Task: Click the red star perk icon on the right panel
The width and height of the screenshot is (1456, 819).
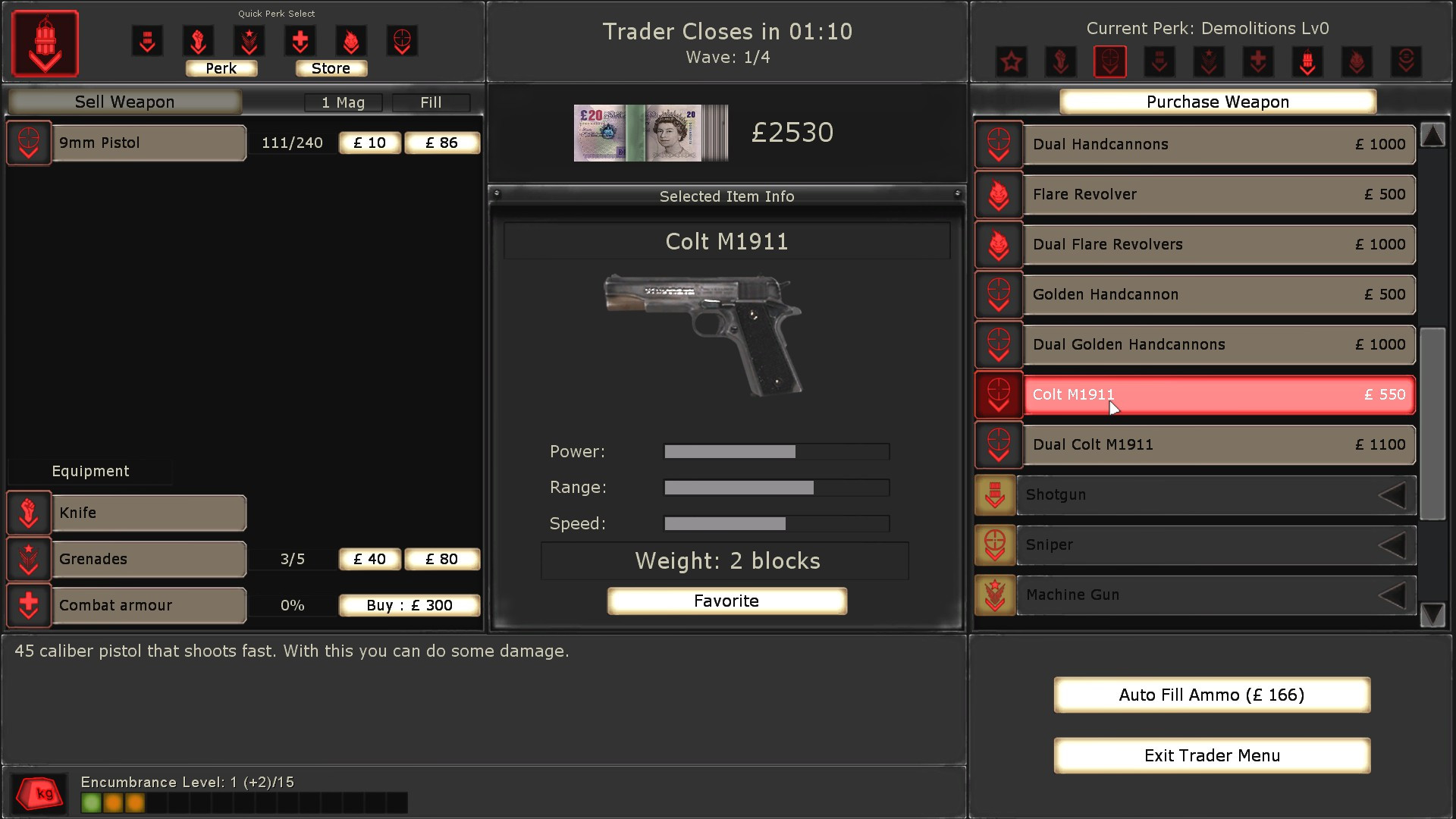Action: (x=1011, y=61)
